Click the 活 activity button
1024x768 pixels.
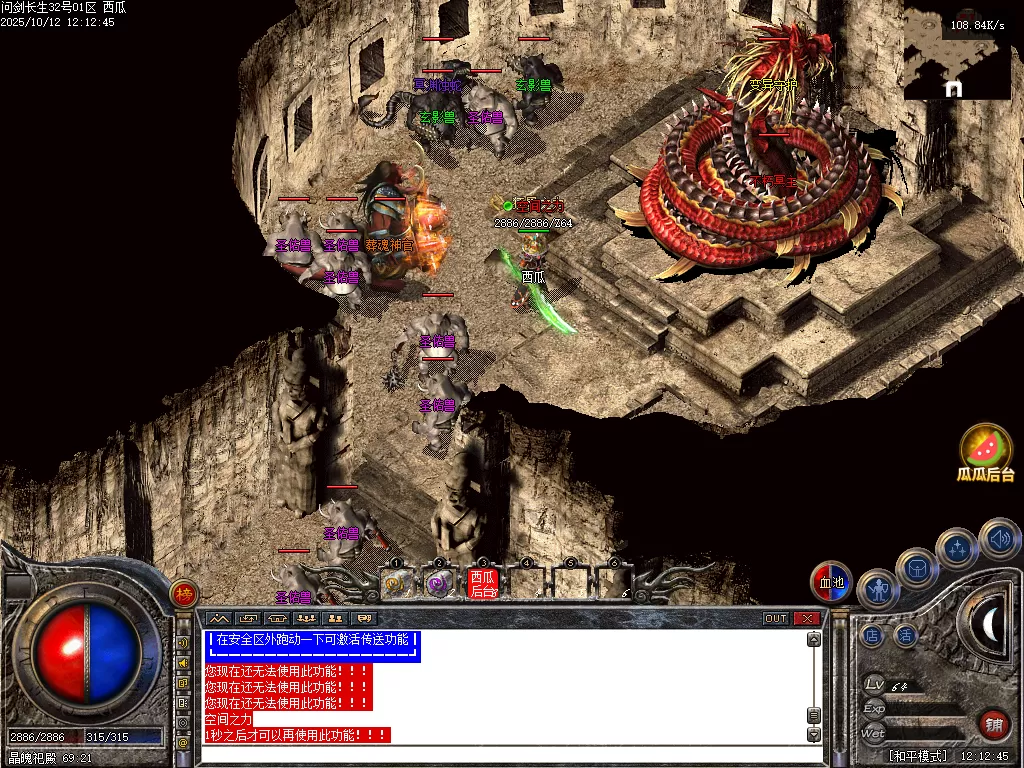point(905,634)
